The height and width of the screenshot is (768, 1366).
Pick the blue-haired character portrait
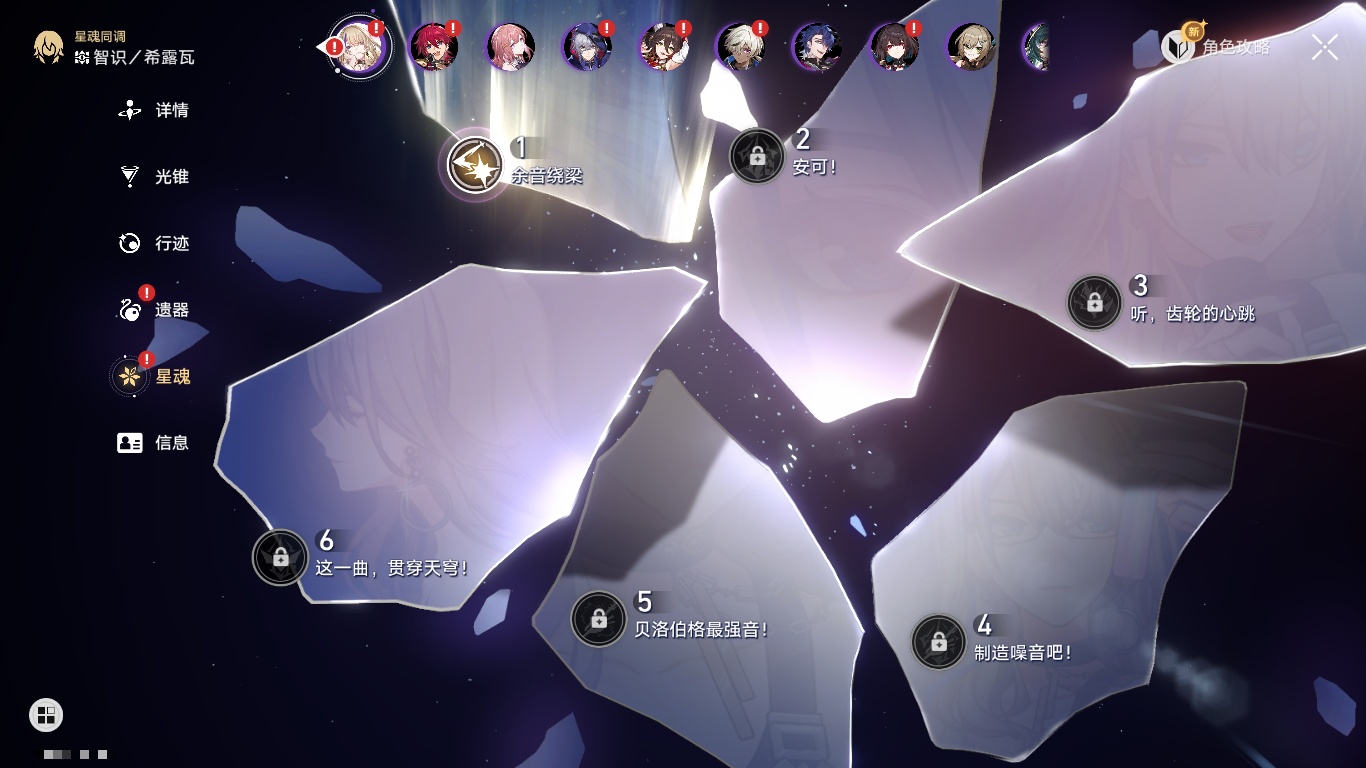tap(818, 46)
